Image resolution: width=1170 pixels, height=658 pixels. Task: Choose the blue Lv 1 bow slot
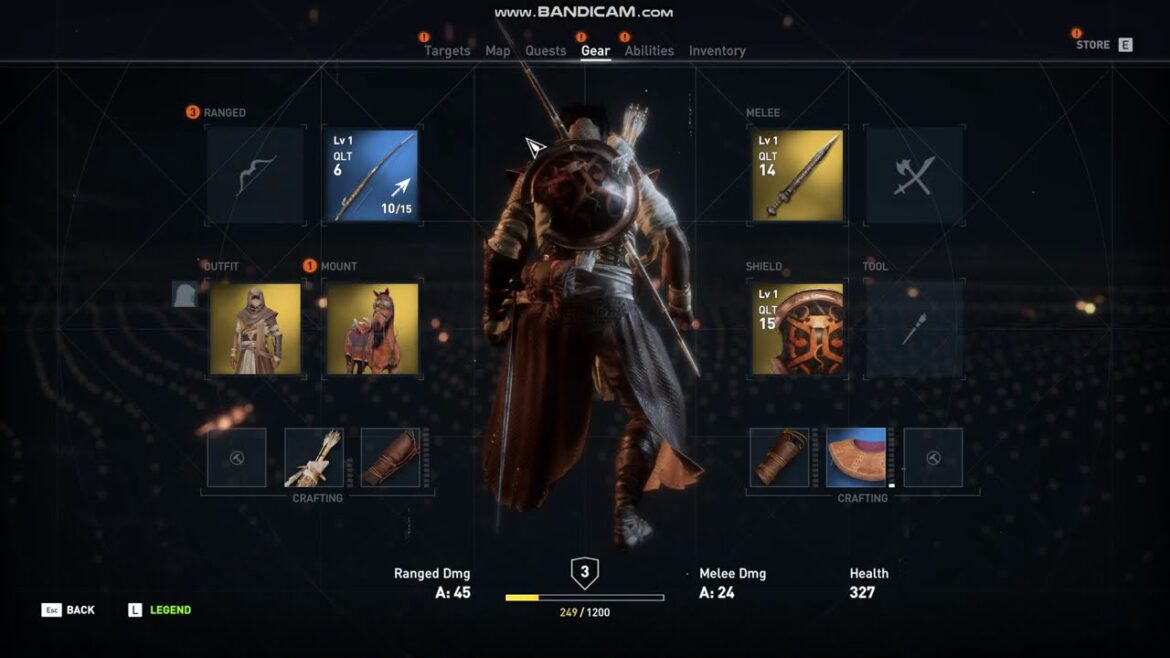coord(371,175)
